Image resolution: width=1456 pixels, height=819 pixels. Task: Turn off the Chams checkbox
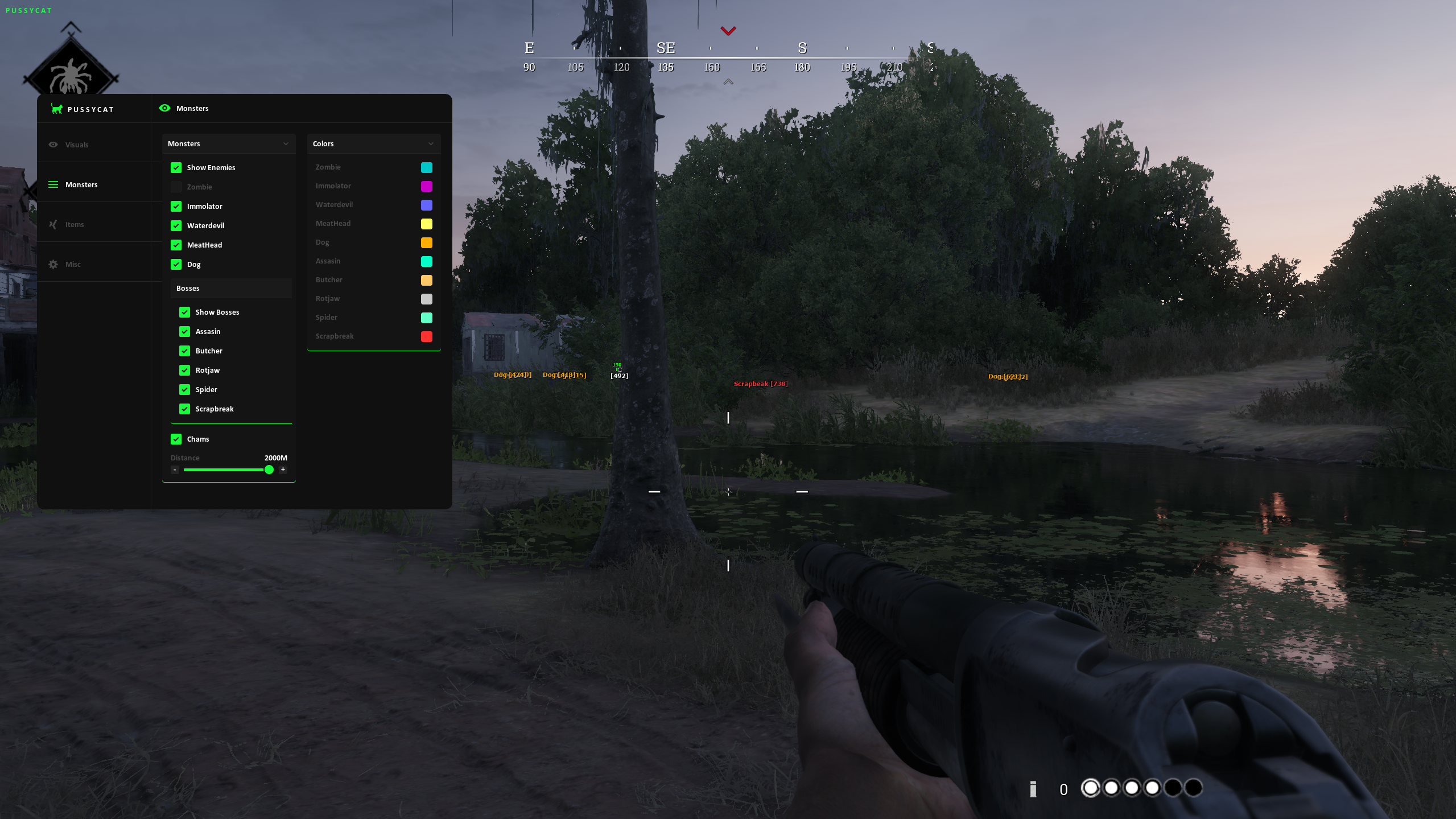coord(176,439)
